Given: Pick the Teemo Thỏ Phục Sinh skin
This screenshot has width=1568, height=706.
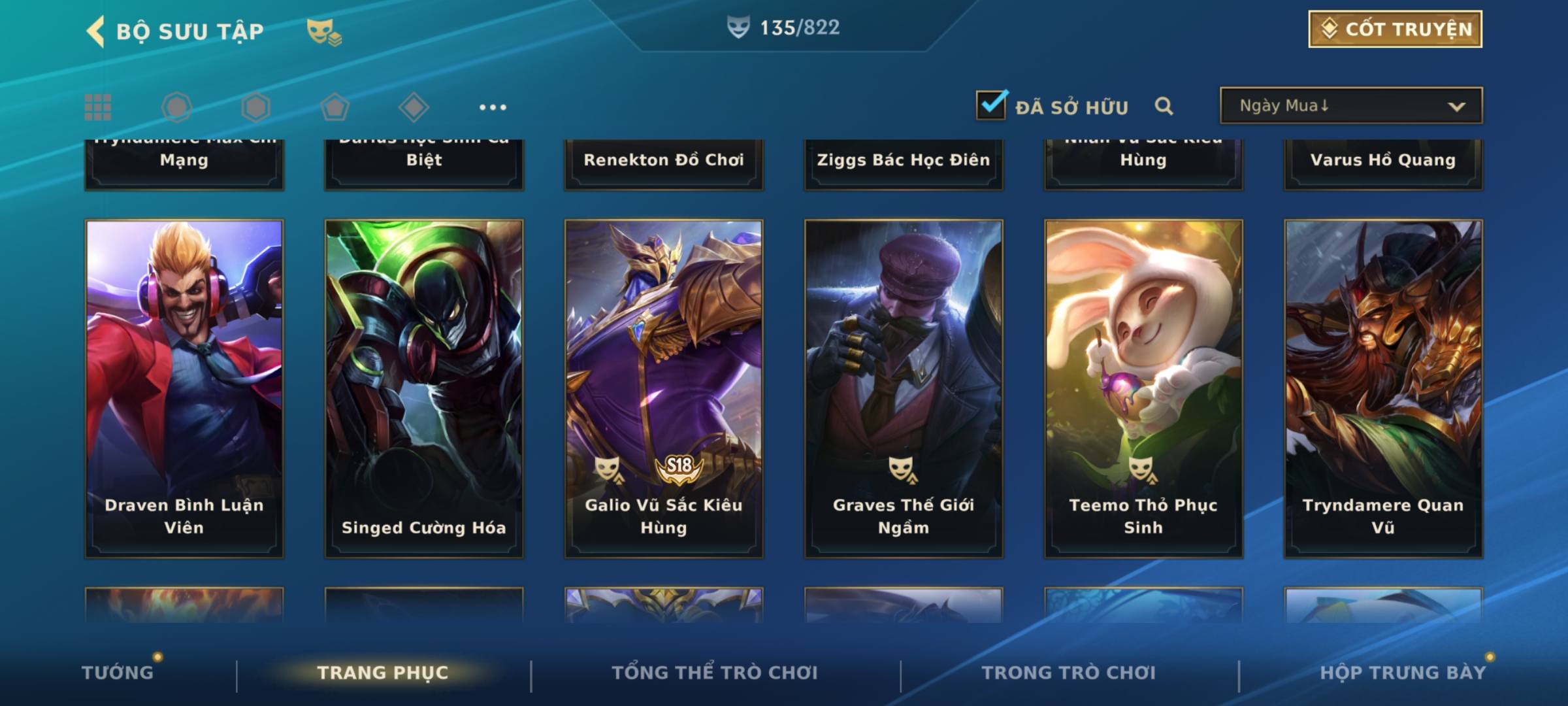Looking at the screenshot, I should pyautogui.click(x=1143, y=388).
